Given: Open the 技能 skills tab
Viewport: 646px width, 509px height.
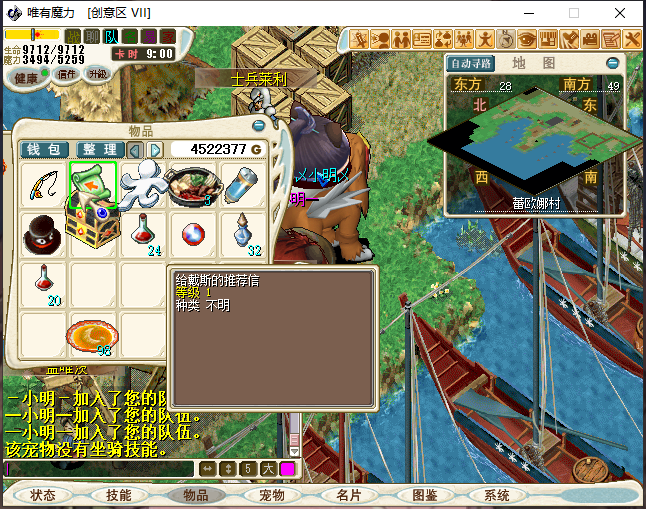Looking at the screenshot, I should pos(119,495).
